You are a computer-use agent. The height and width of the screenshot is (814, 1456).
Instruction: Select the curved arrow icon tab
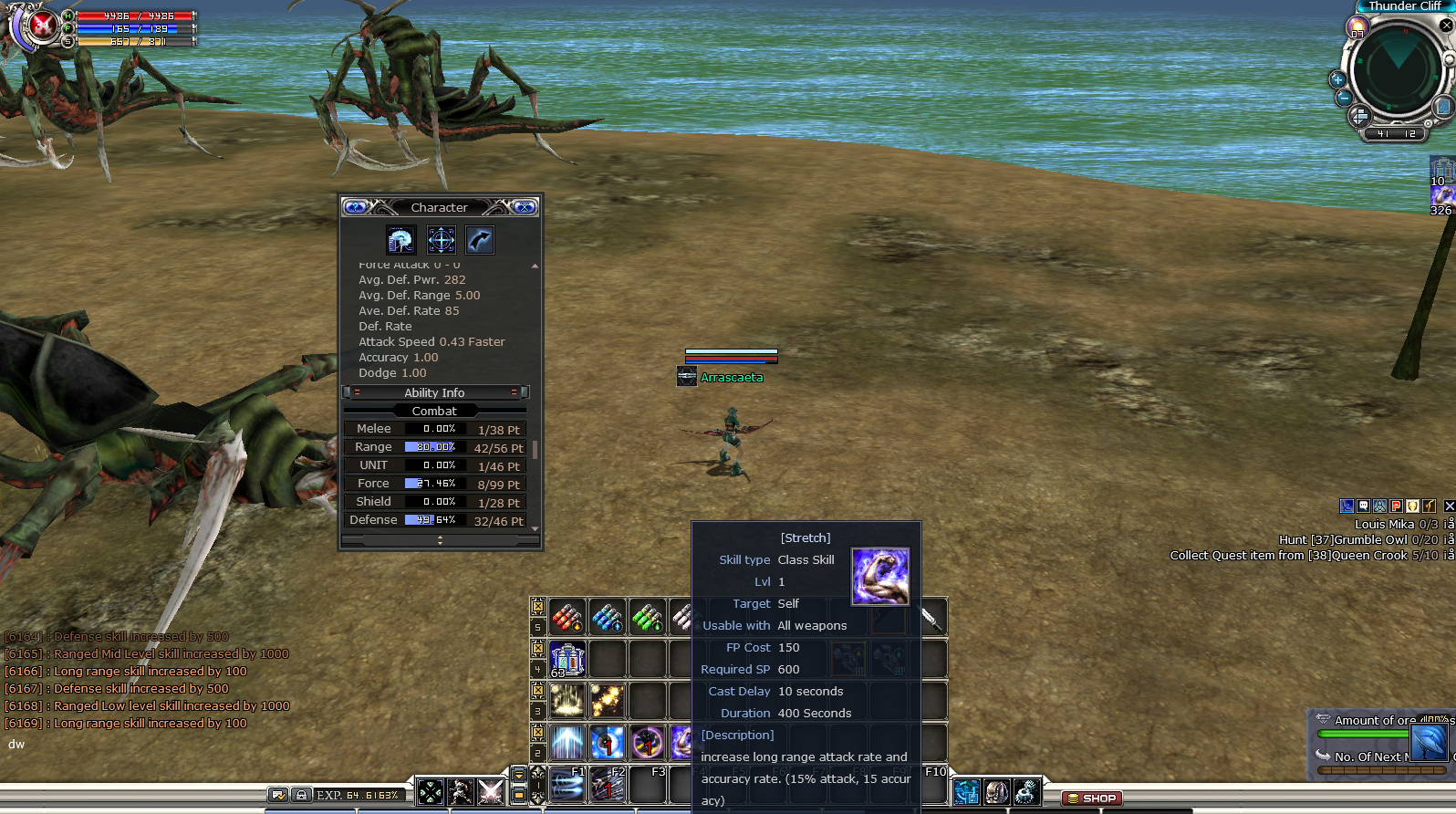tap(480, 240)
